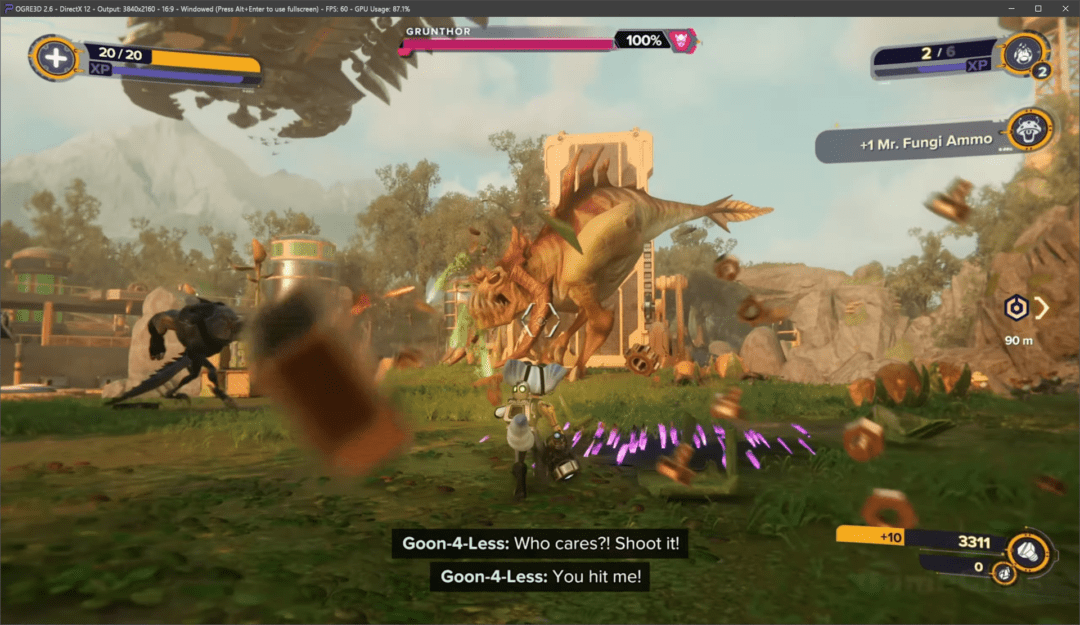Click the small Raritanium resource icon
The image size is (1080, 625).
coord(1003,573)
